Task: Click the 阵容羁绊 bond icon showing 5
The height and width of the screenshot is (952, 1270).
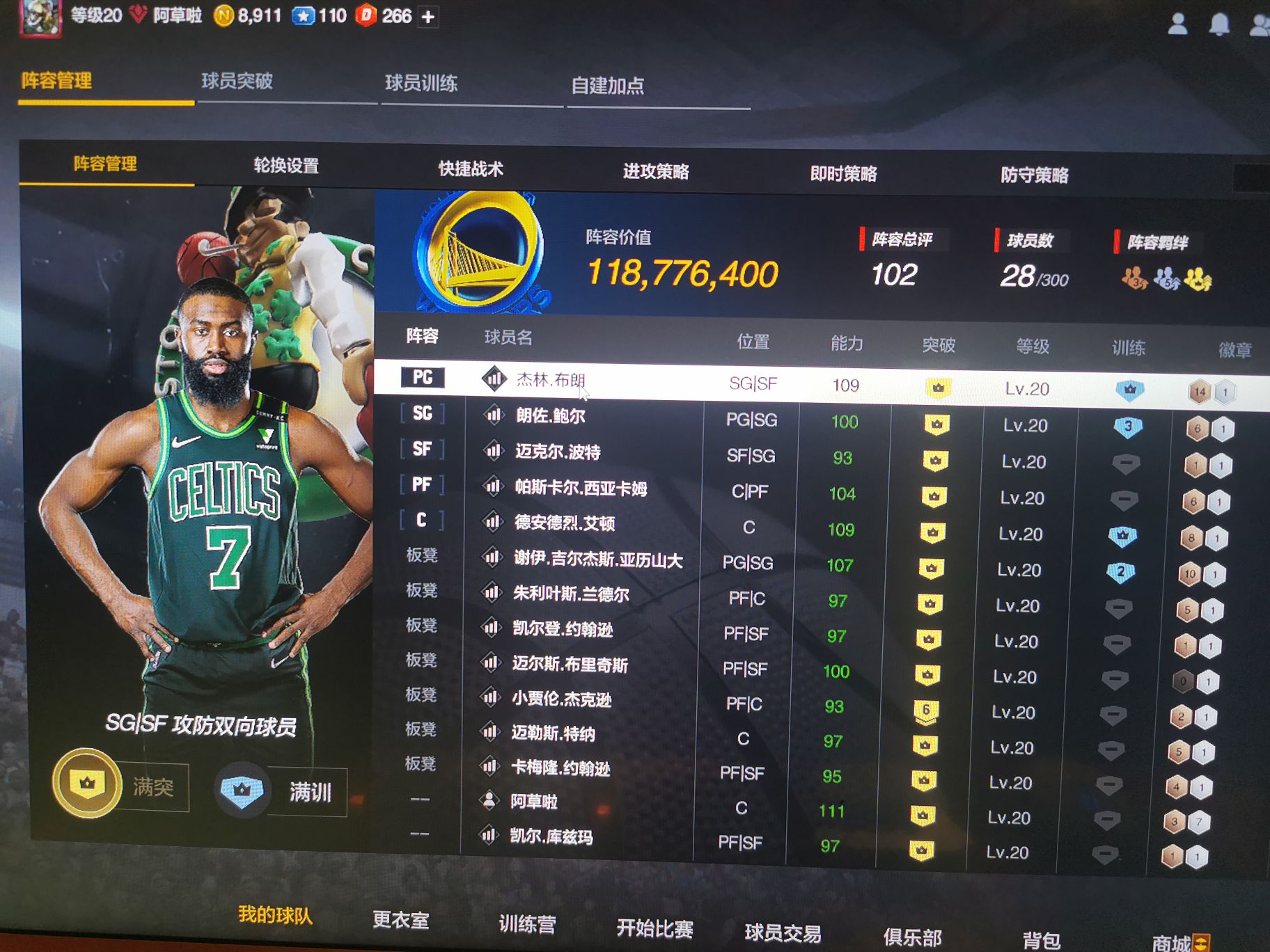Action: coord(1166,280)
